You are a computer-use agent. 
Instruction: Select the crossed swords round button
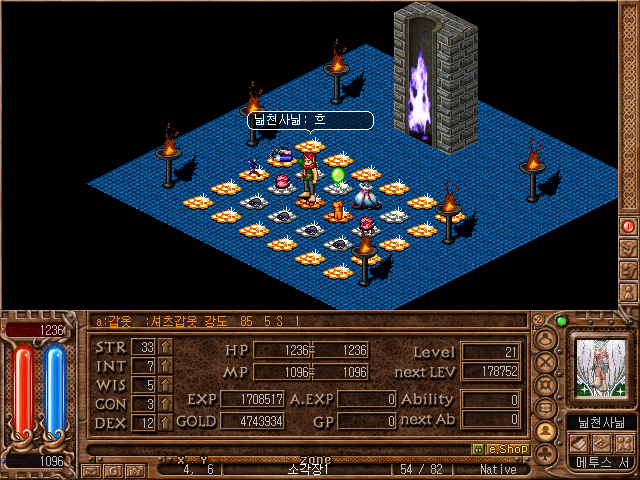point(546,362)
